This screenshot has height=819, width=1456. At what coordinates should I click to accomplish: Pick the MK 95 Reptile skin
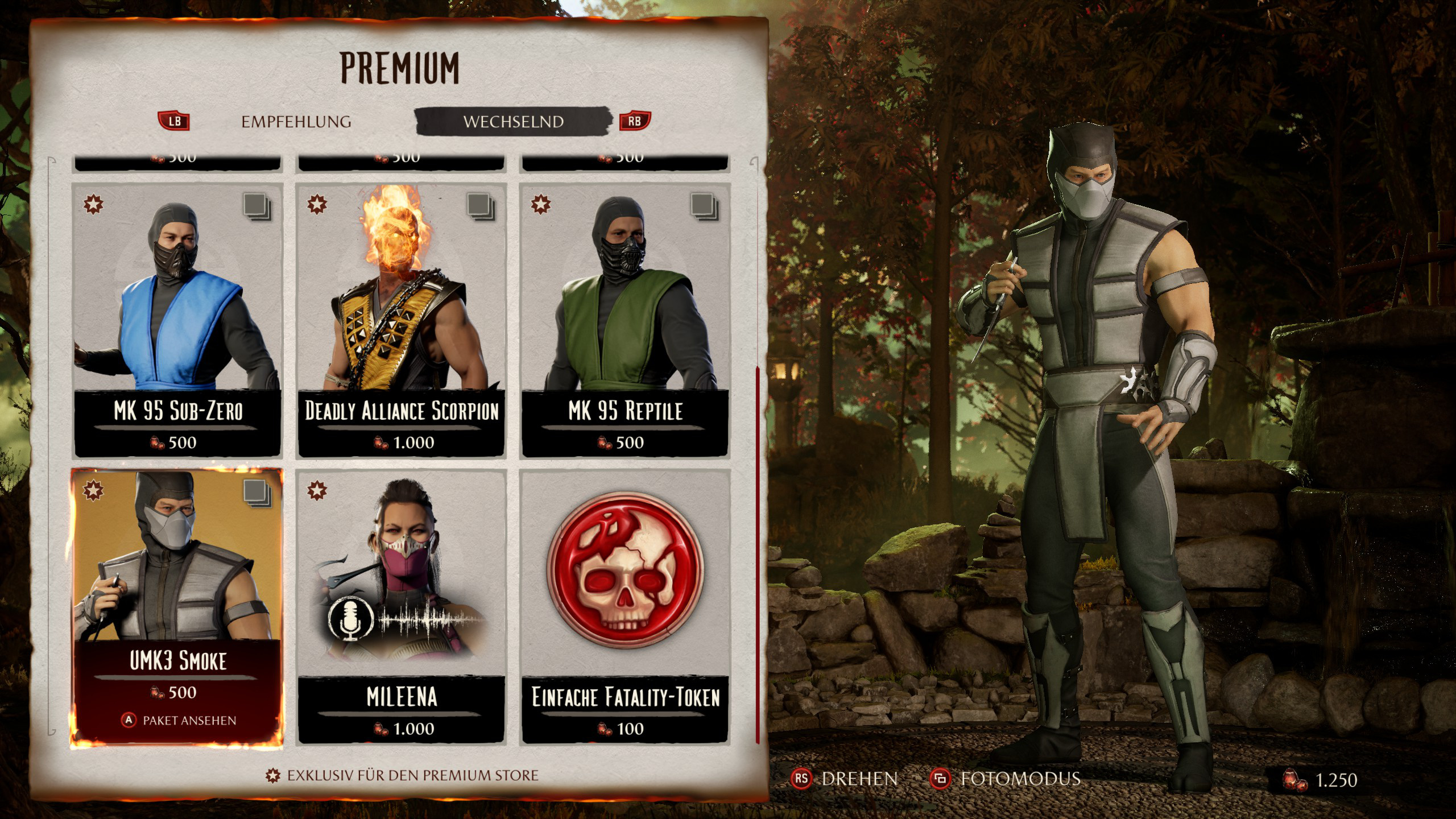625,320
